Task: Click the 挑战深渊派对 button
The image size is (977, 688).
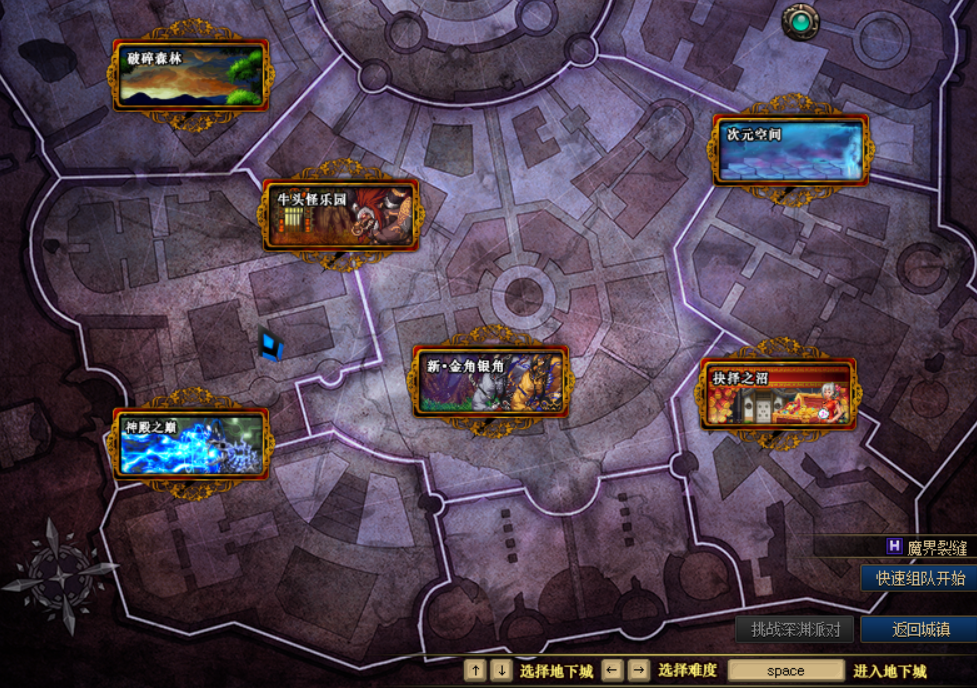Action: (795, 630)
